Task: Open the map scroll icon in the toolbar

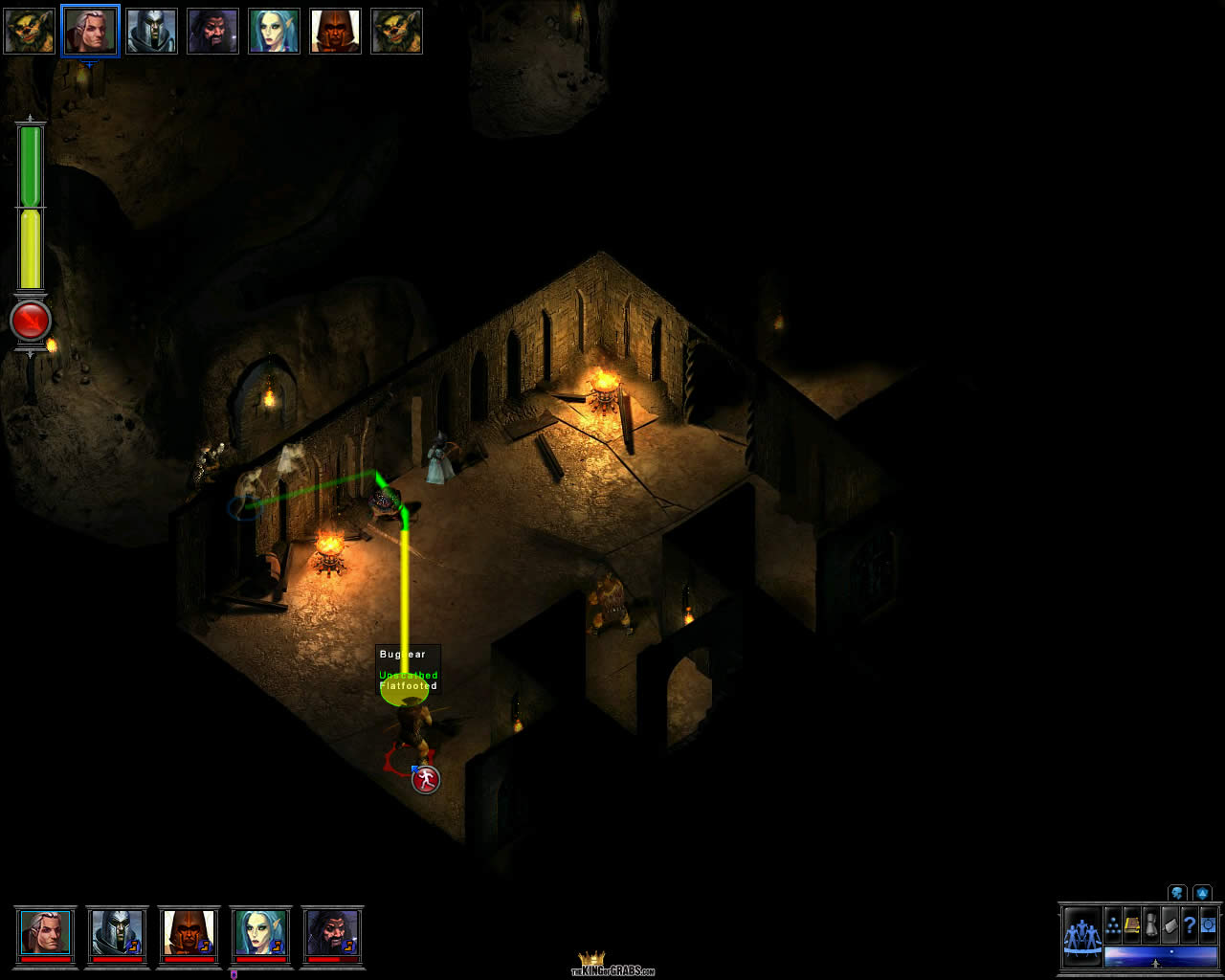Action: click(1151, 925)
